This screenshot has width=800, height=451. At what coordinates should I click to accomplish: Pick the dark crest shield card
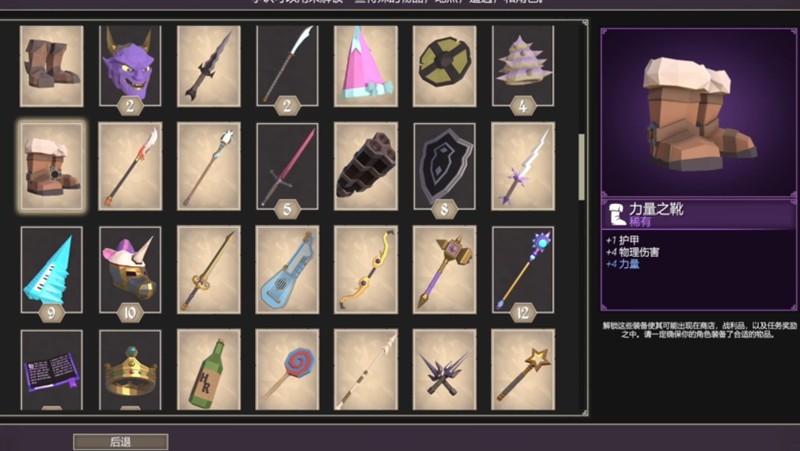(444, 166)
